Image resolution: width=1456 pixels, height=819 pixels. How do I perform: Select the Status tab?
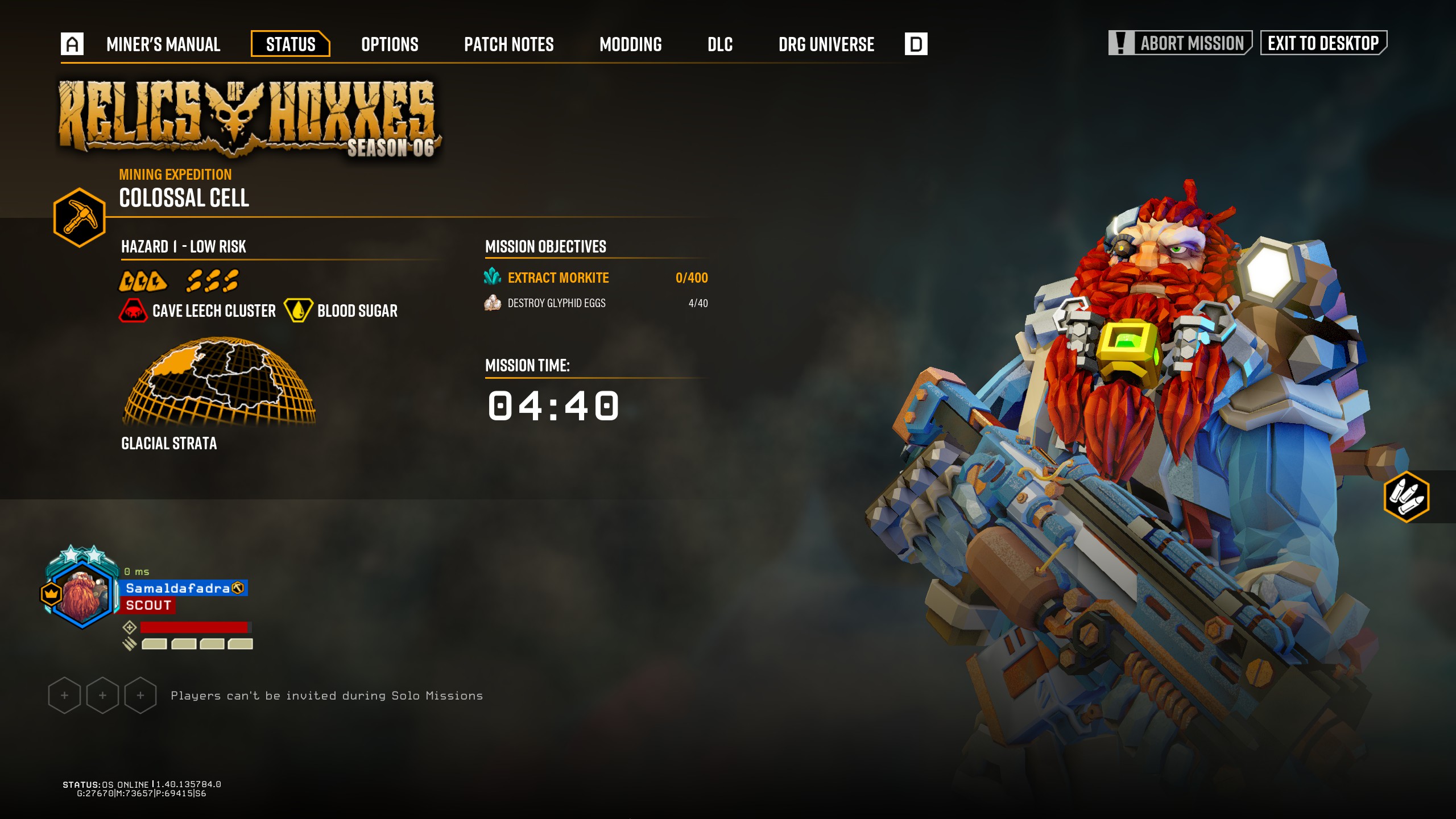coord(291,44)
